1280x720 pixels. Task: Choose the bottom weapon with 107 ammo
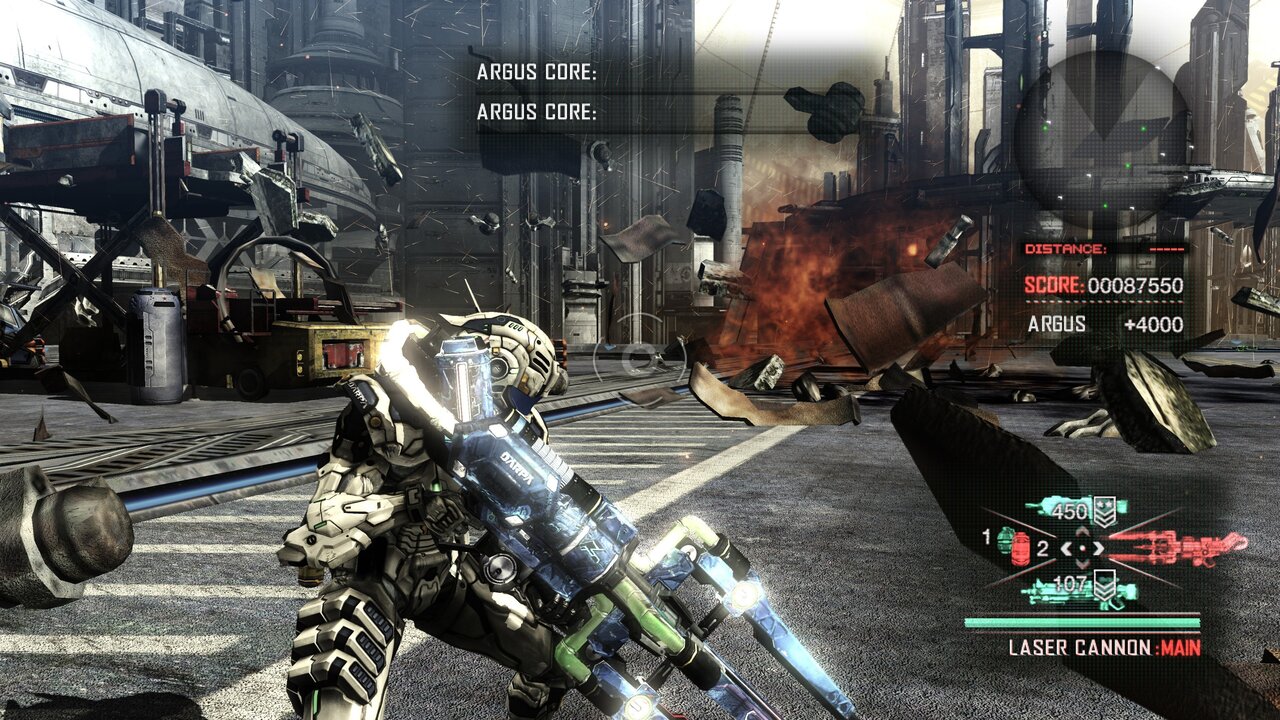(x=1078, y=590)
